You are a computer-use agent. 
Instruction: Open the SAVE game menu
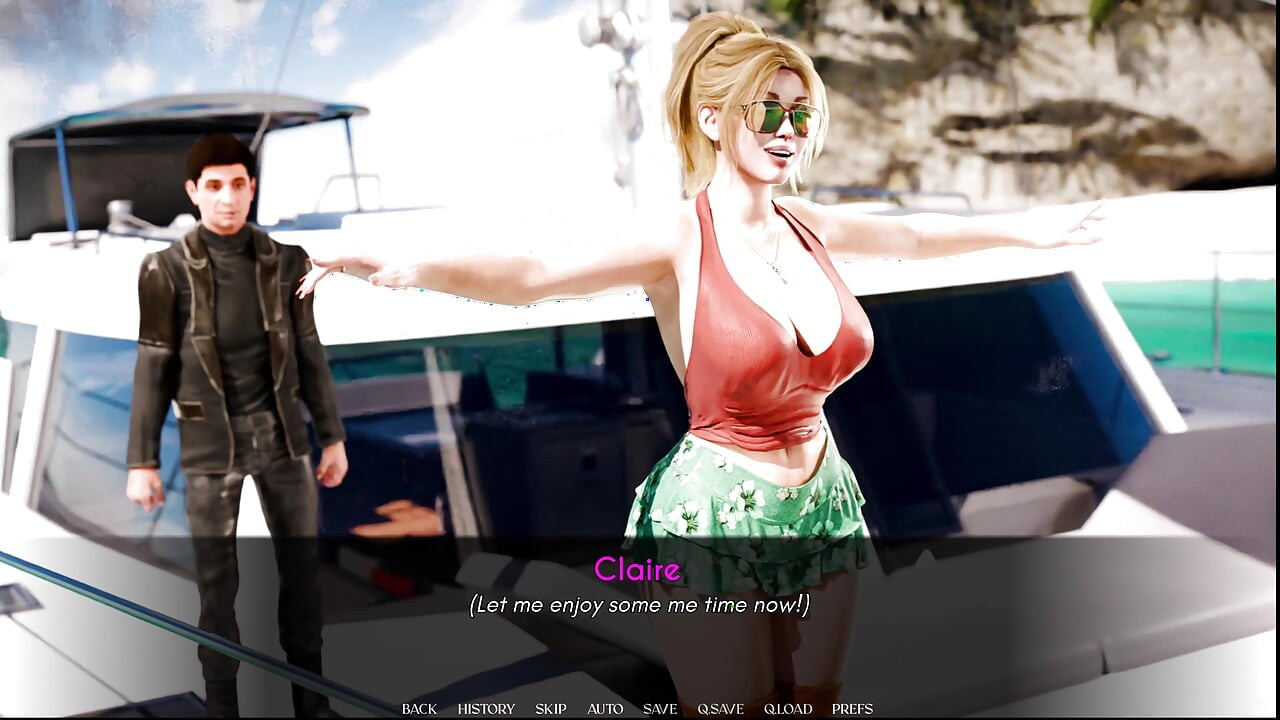[x=660, y=709]
